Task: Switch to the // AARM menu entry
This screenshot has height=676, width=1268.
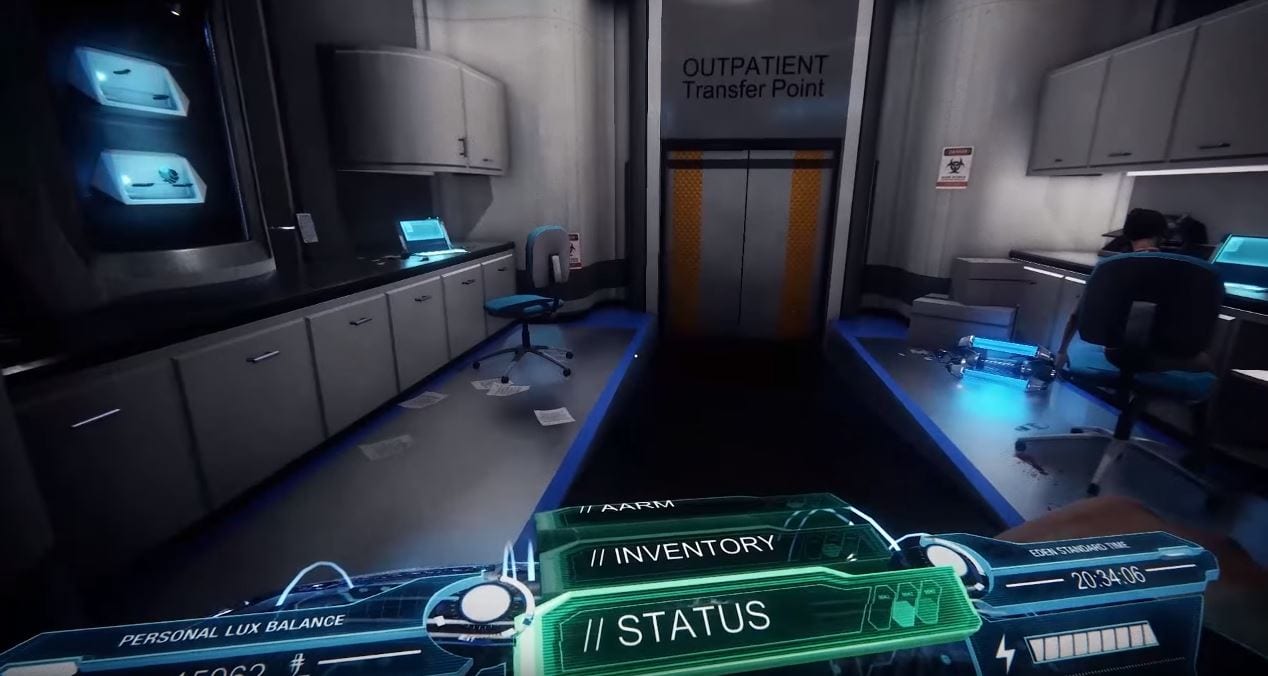Action: (640, 507)
